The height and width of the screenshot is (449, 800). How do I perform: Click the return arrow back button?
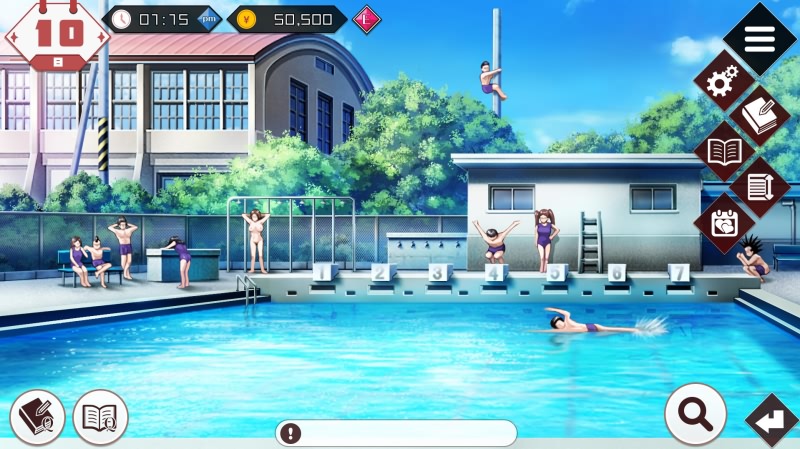coord(771,421)
